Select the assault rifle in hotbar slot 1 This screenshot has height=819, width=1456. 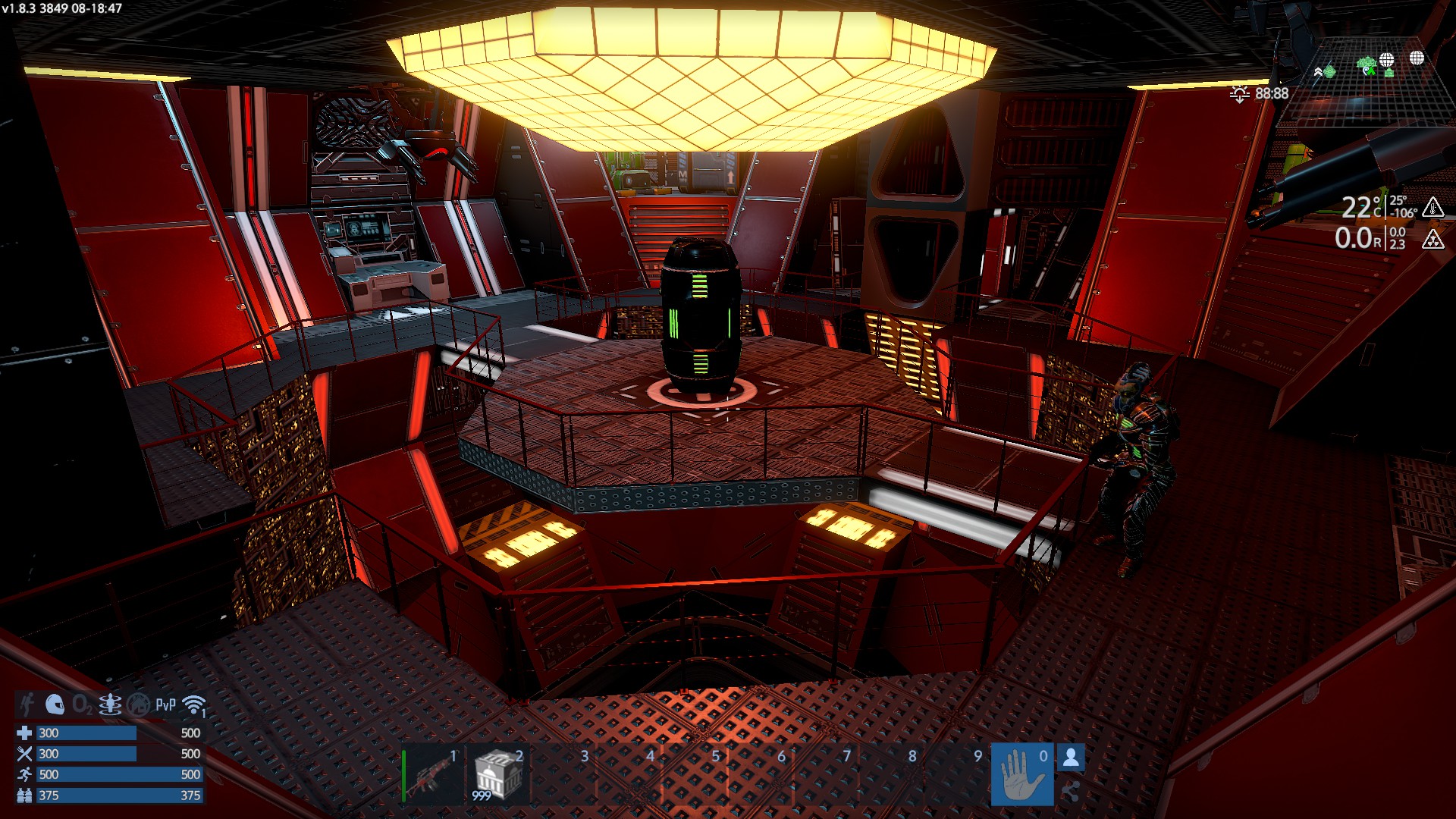(432, 775)
